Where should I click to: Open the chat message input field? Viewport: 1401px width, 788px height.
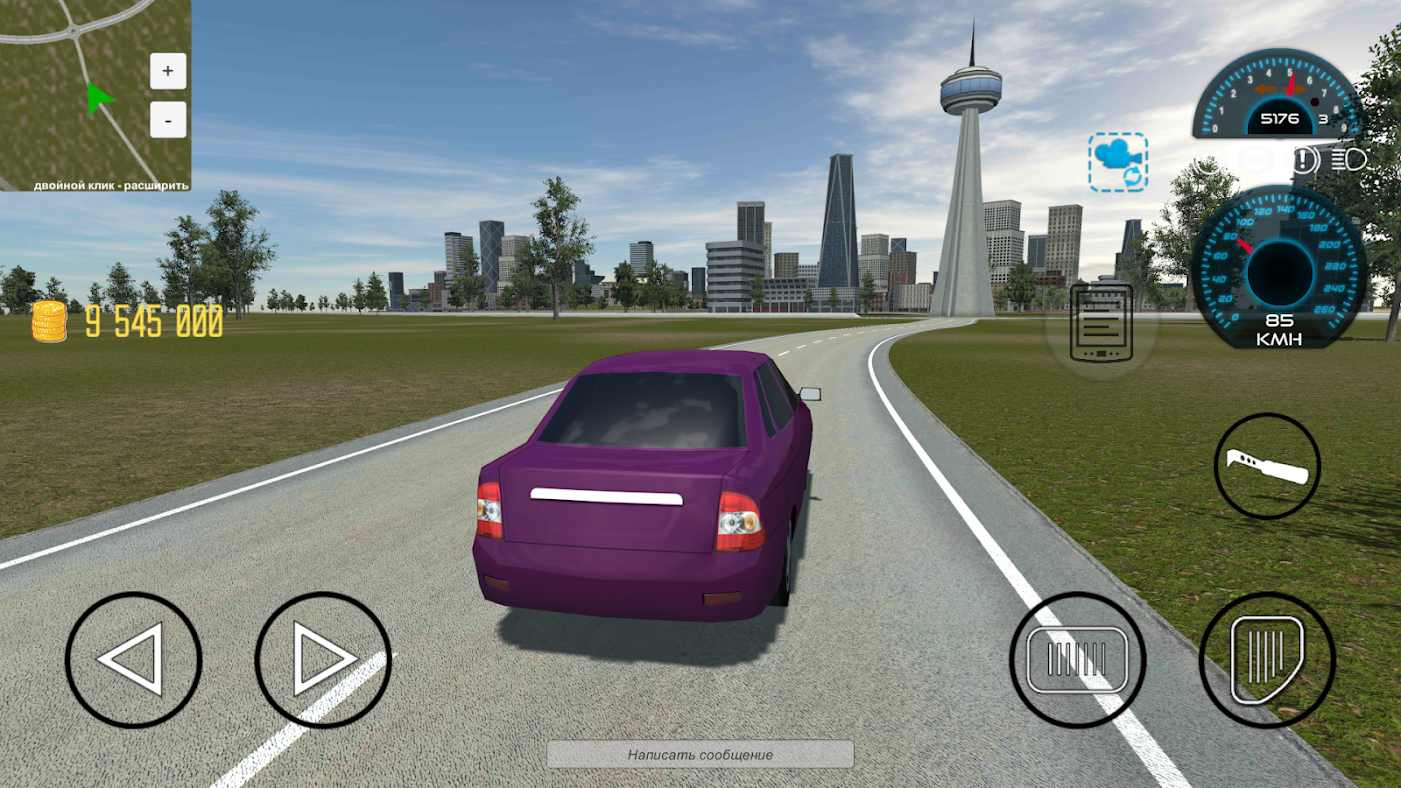[x=700, y=755]
